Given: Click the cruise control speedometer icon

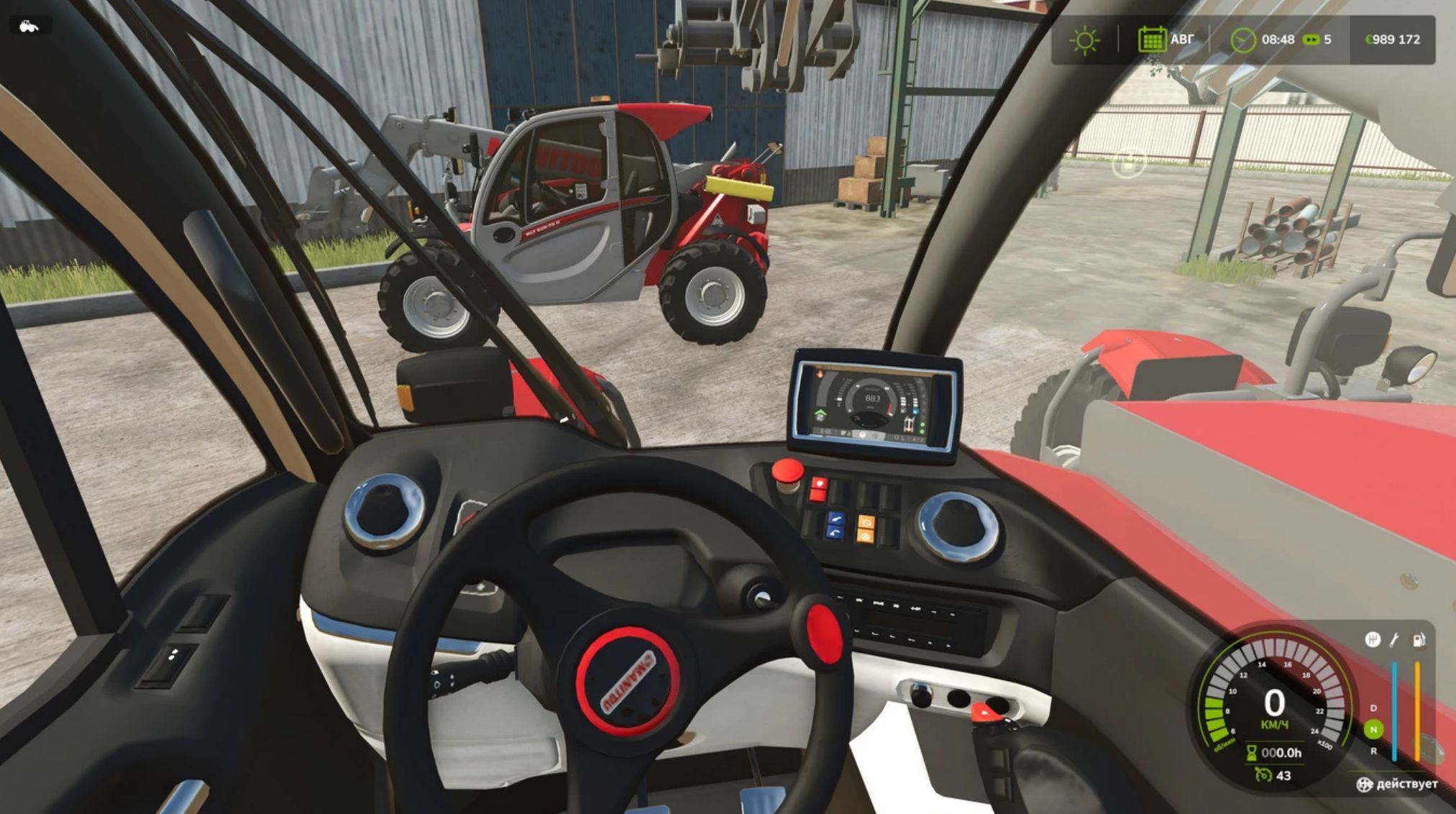Looking at the screenshot, I should coord(1263,775).
